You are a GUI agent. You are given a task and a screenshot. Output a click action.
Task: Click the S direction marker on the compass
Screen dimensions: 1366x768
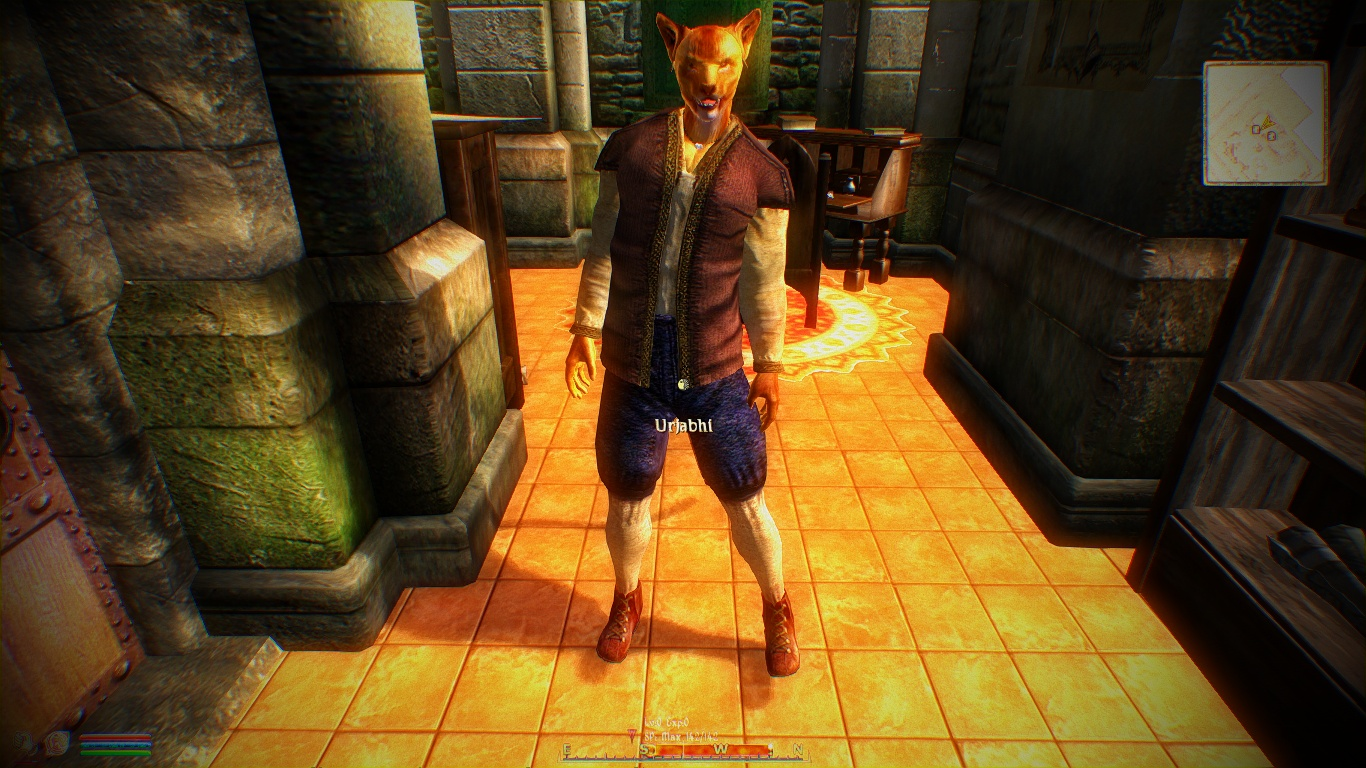pyautogui.click(x=644, y=749)
